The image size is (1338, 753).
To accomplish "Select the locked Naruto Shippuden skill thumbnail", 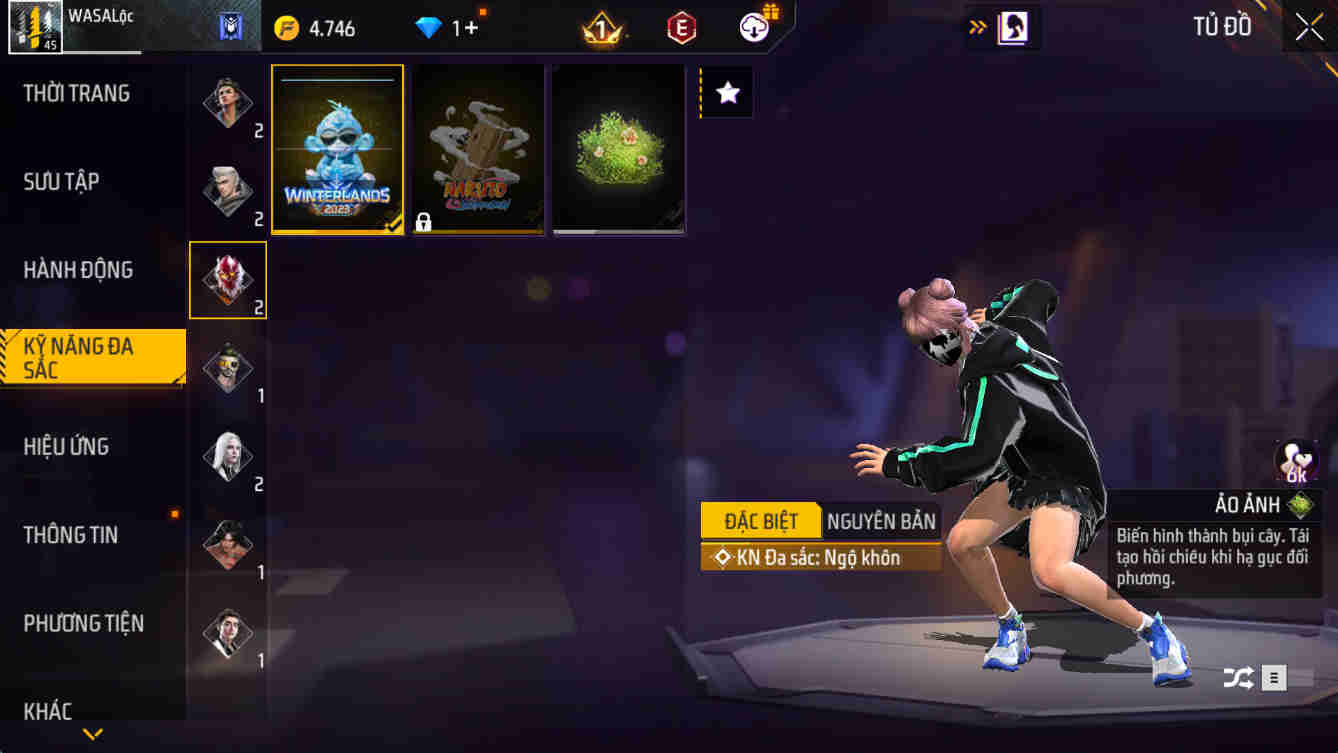I will [478, 148].
